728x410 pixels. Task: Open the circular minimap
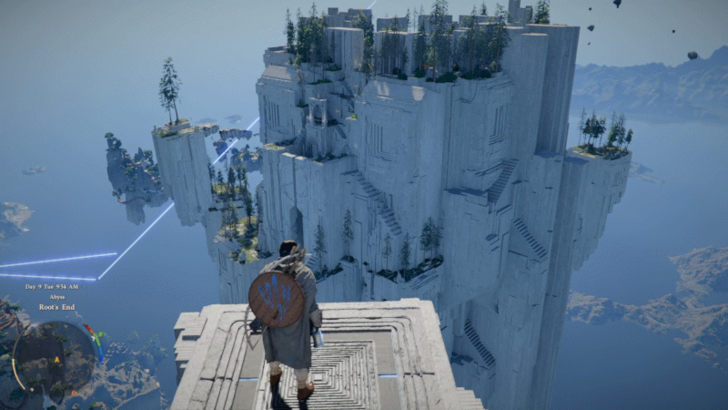coord(54,356)
